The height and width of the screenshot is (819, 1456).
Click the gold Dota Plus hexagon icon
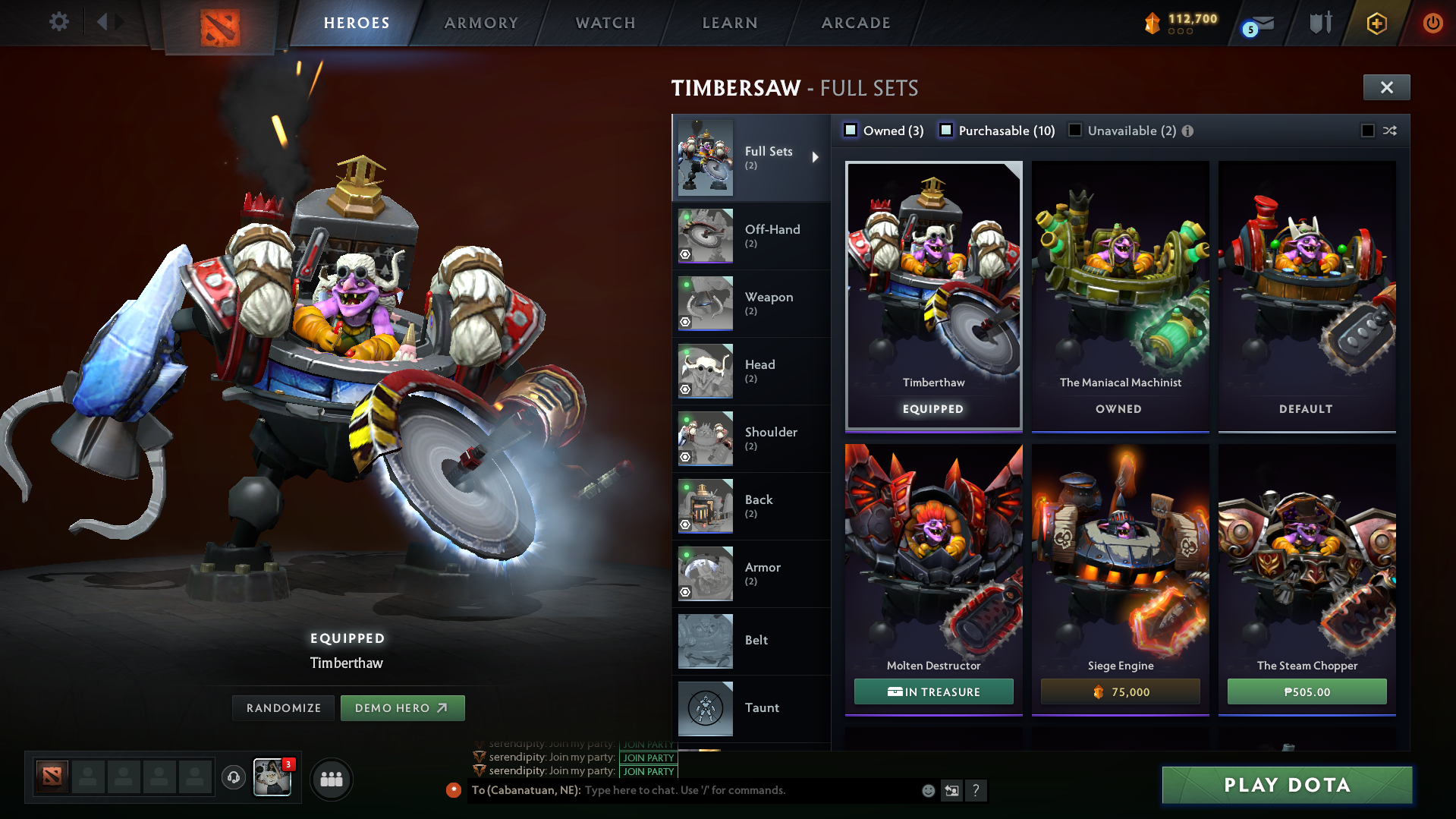tap(1376, 24)
